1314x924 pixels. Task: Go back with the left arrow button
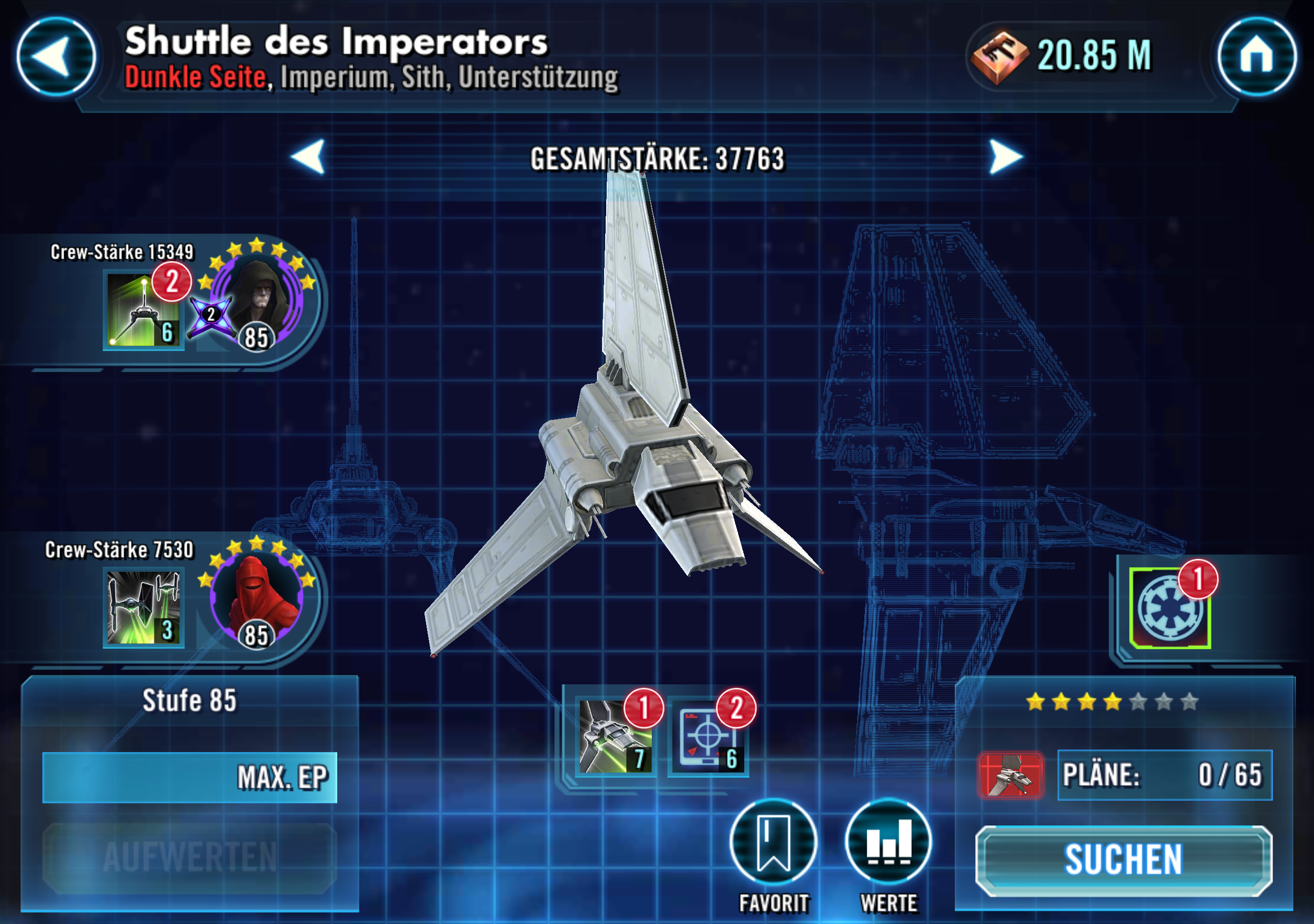[x=56, y=56]
